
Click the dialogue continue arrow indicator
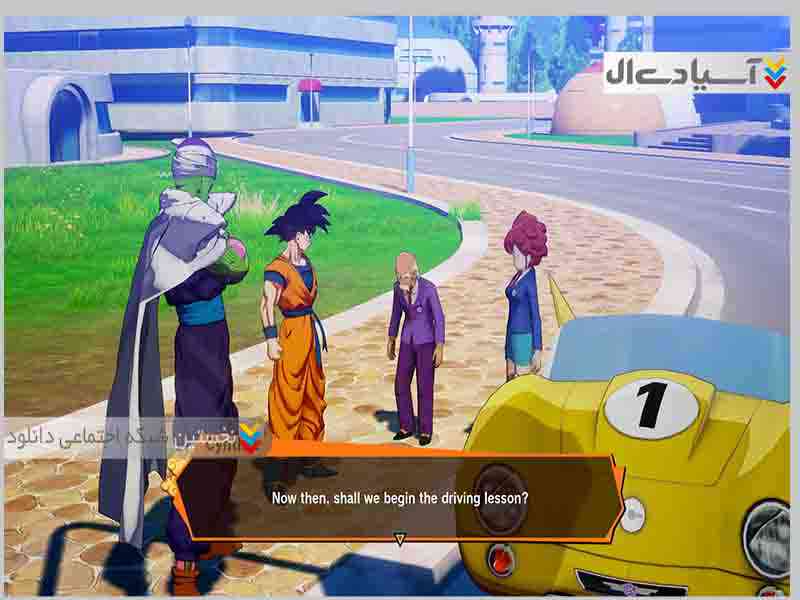click(400, 539)
